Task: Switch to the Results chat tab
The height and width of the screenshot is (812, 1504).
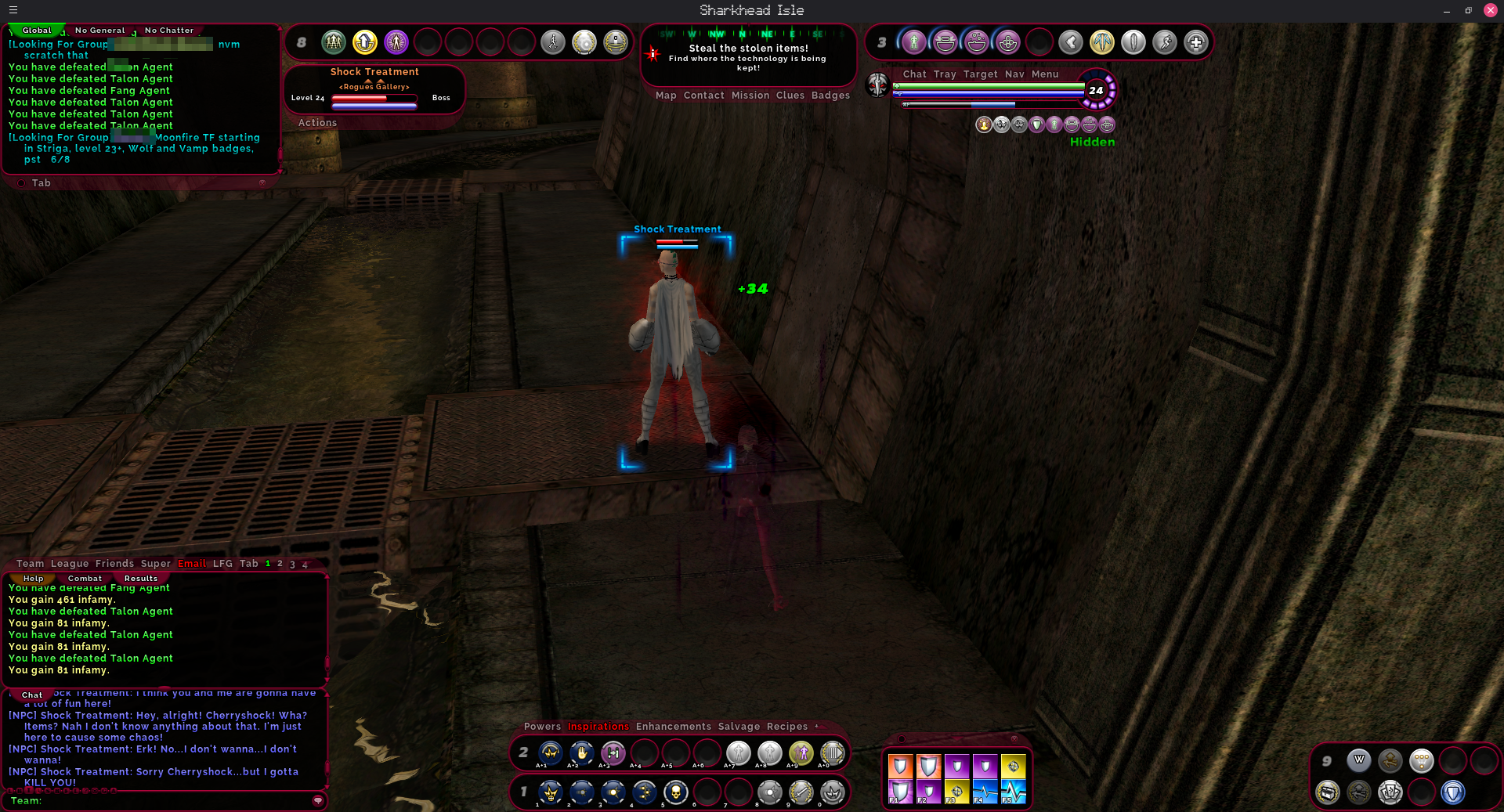Action: pos(141,579)
